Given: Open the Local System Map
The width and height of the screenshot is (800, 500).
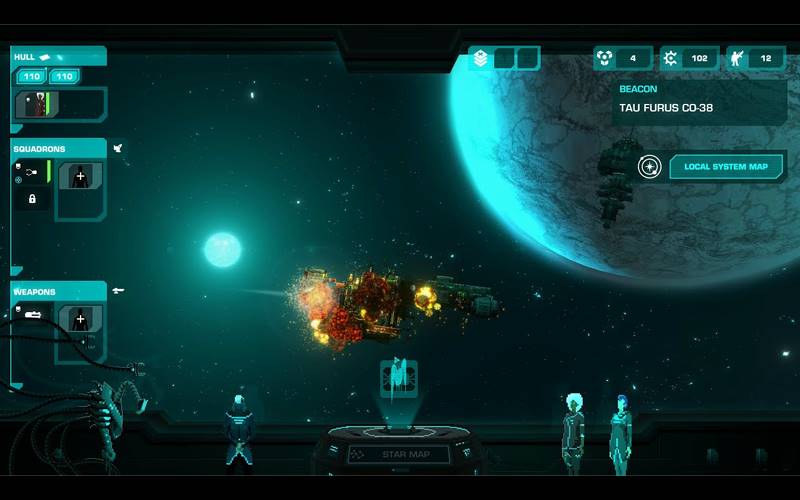Looking at the screenshot, I should (x=726, y=167).
